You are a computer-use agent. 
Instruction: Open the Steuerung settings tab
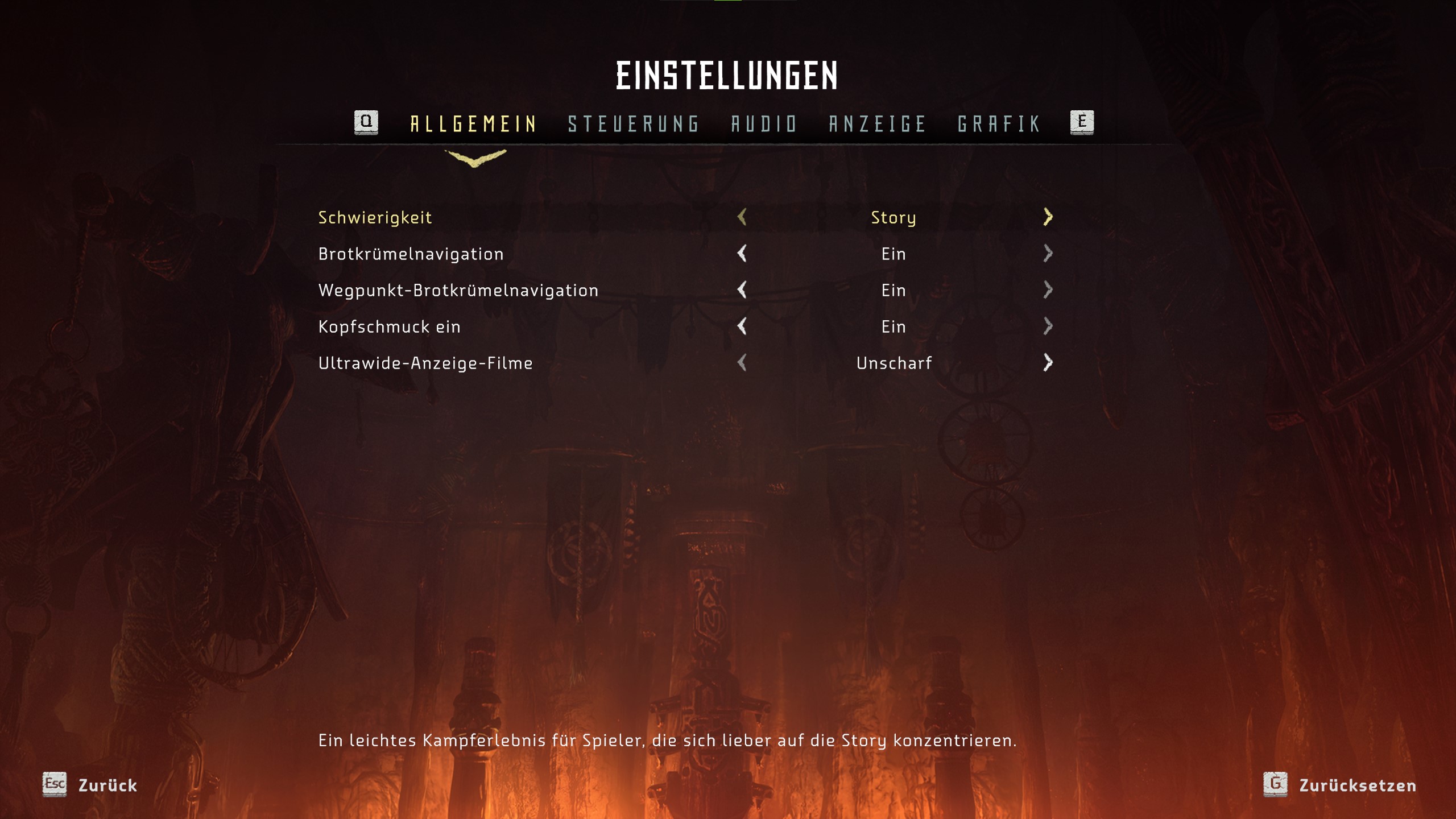634,123
